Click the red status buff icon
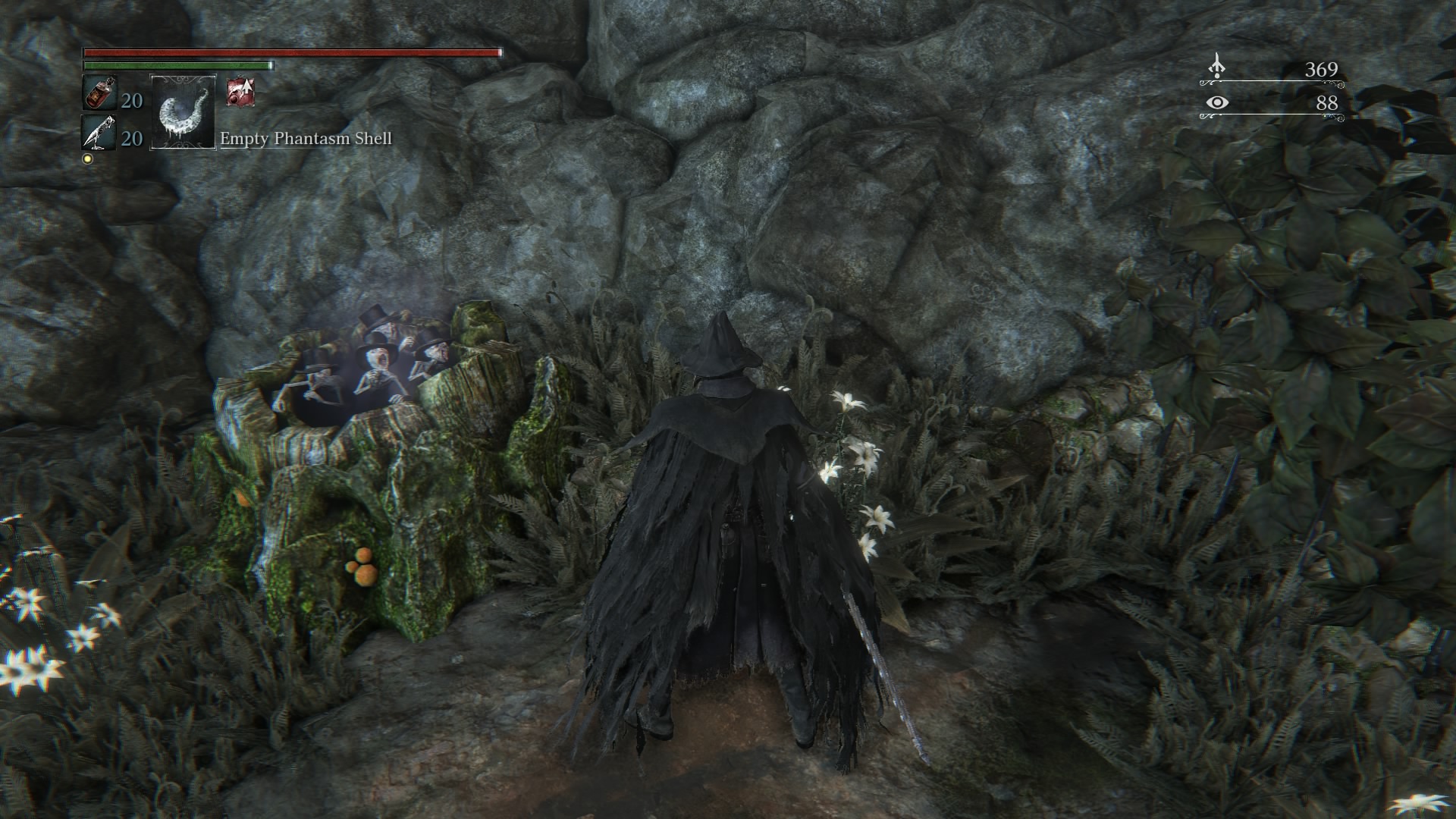 point(240,92)
